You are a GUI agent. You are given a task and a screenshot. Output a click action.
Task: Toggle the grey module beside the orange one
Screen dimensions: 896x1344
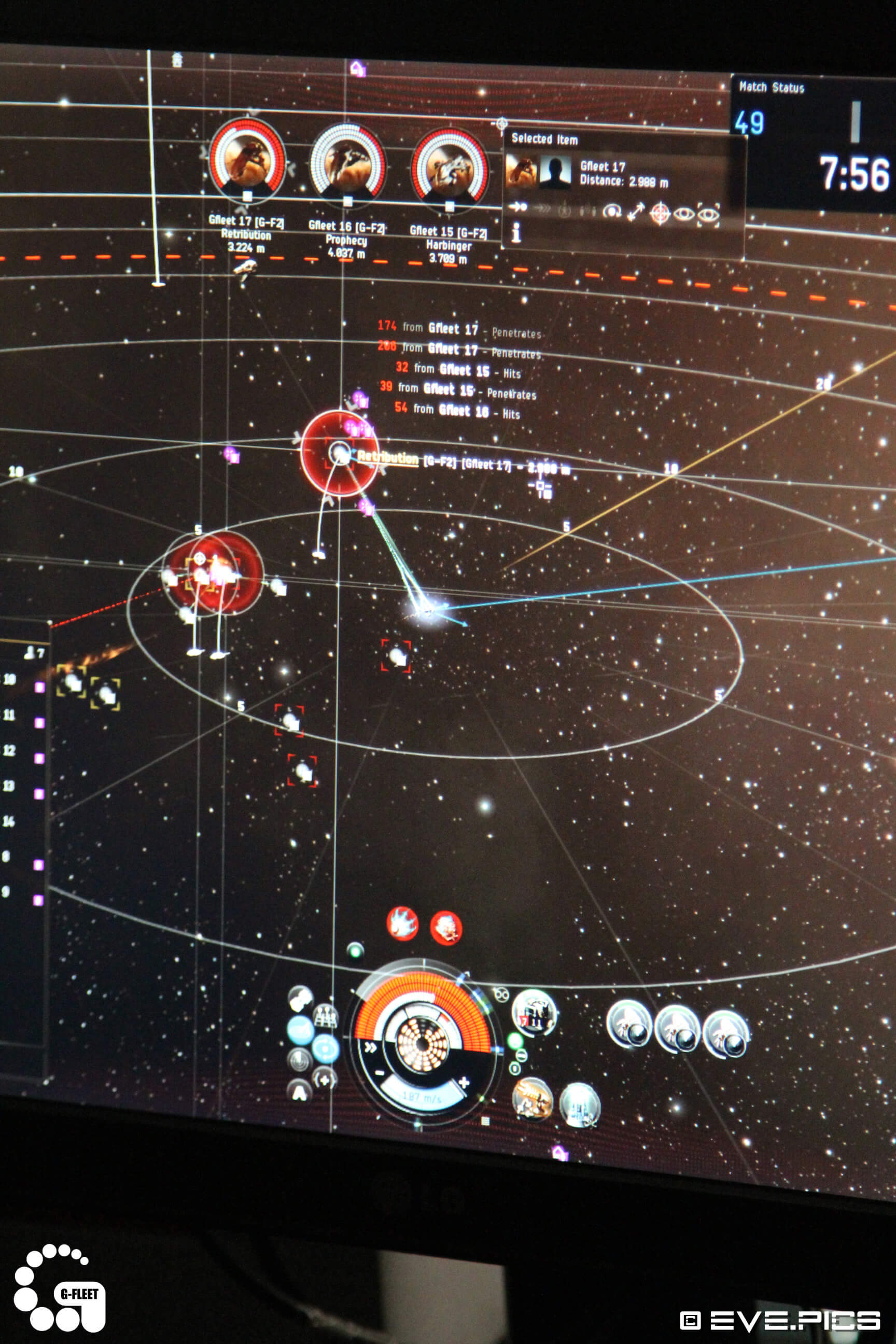coord(579,1104)
